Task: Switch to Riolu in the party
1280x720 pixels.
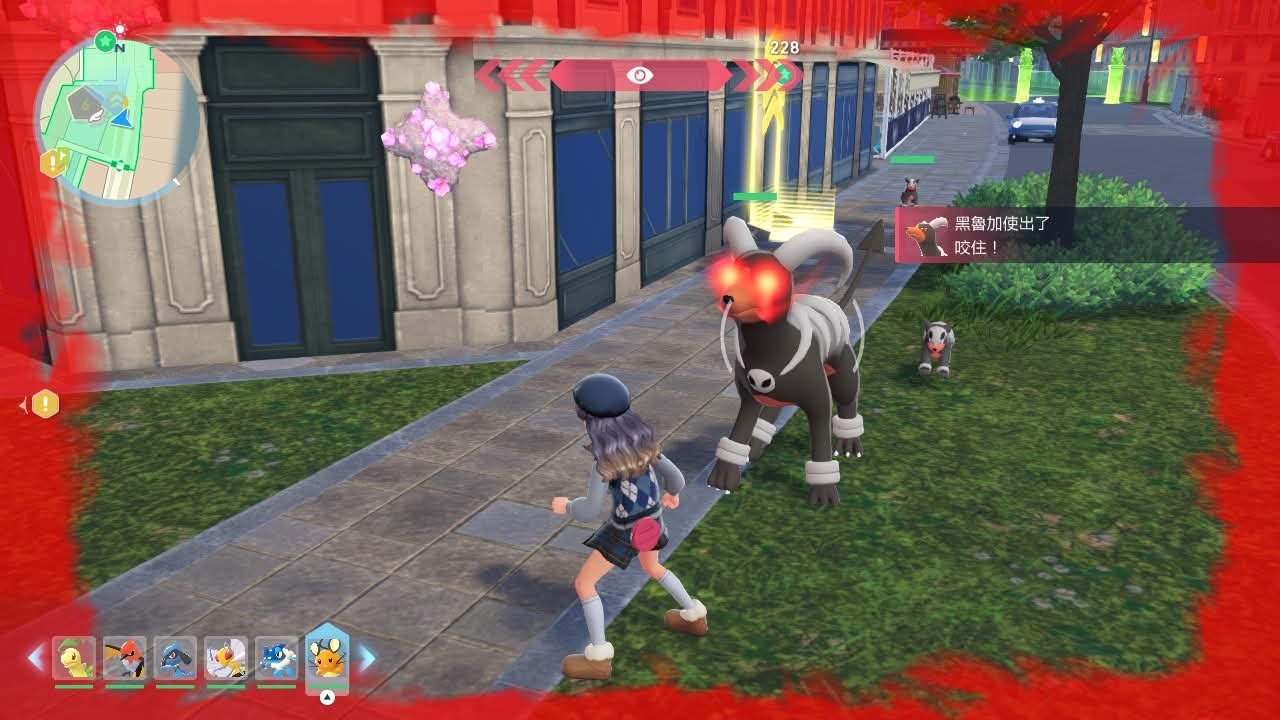Action: click(x=176, y=658)
